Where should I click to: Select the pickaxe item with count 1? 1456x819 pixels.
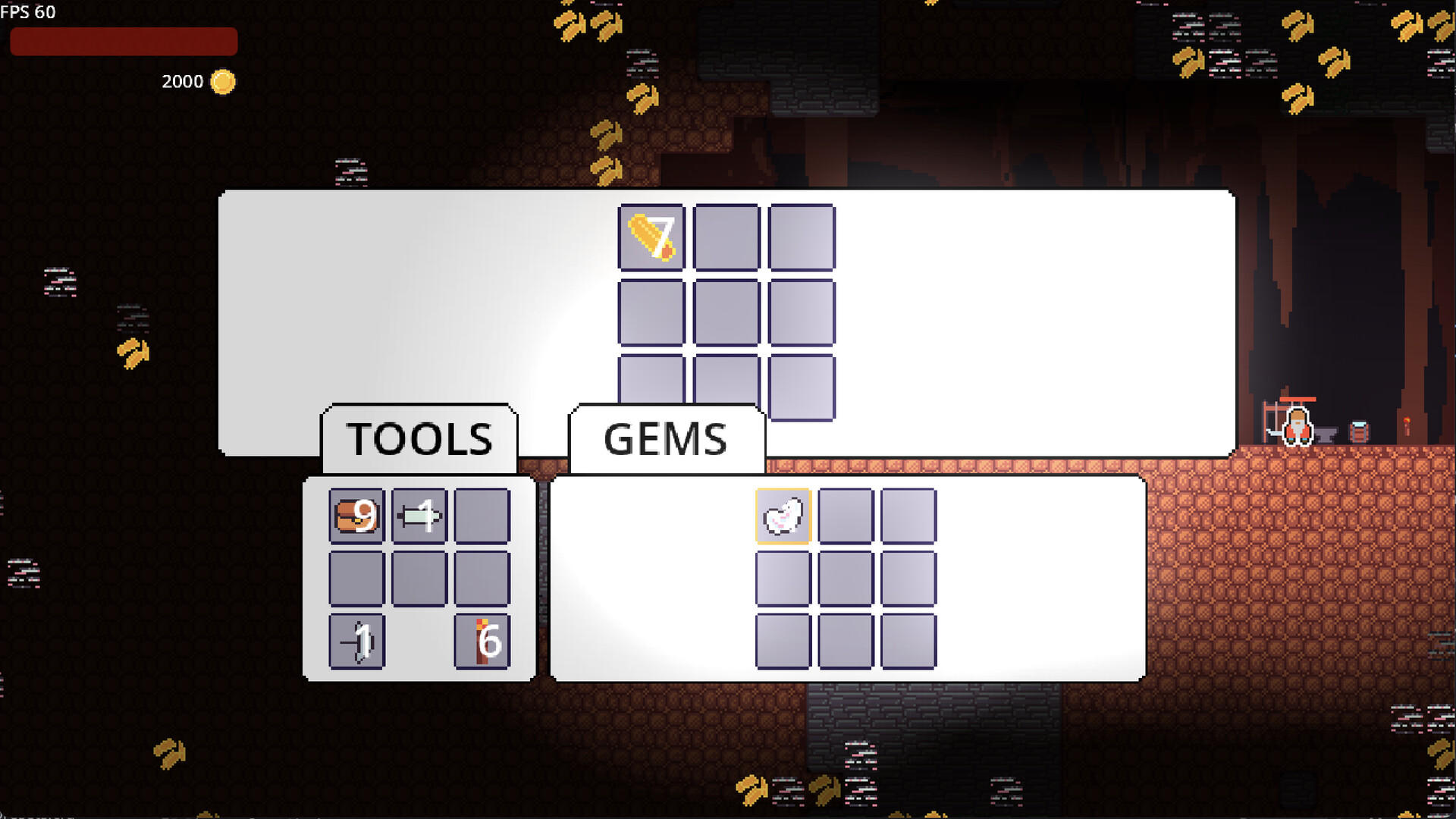[x=356, y=641]
